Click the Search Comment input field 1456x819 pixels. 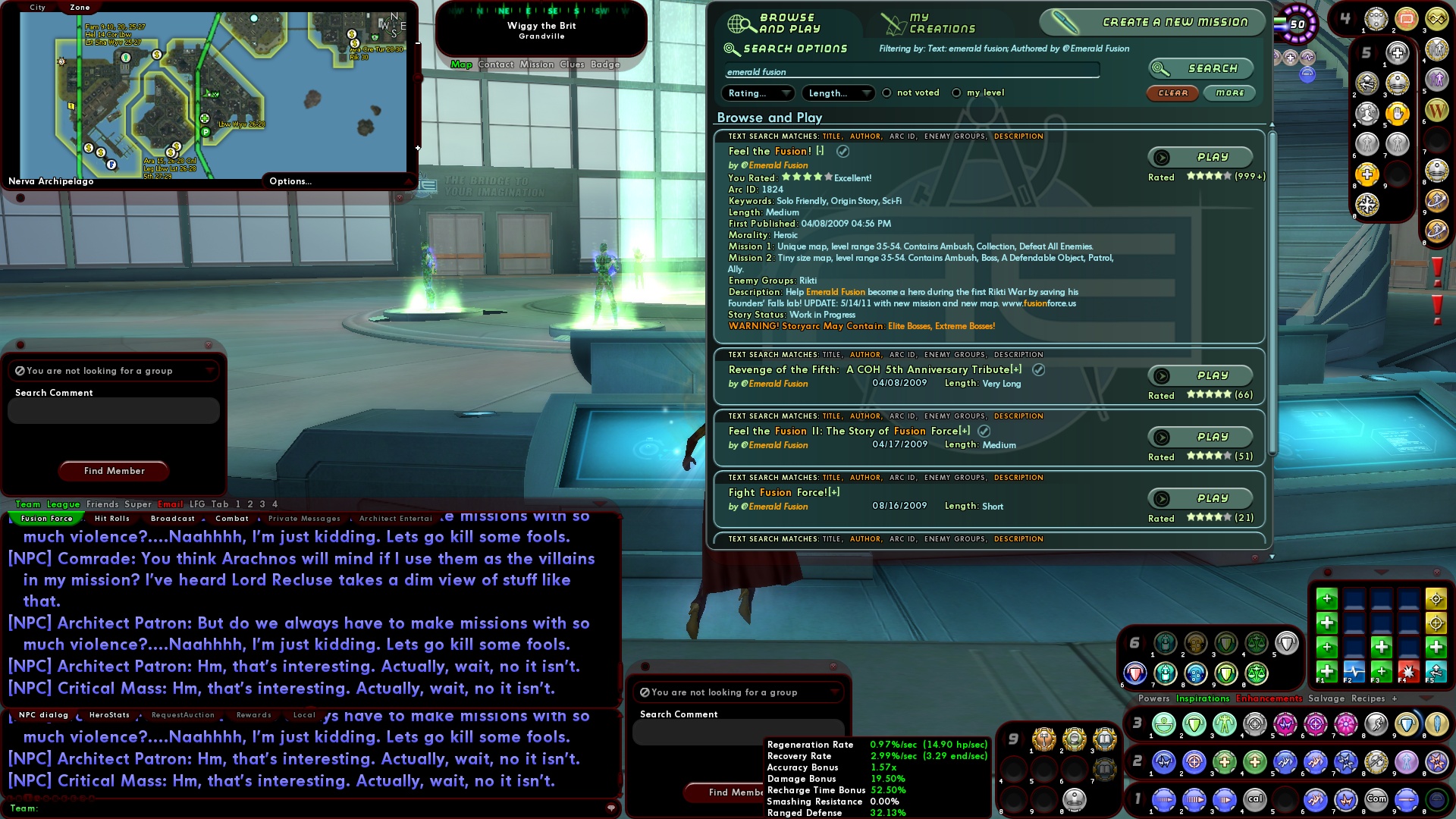point(113,410)
